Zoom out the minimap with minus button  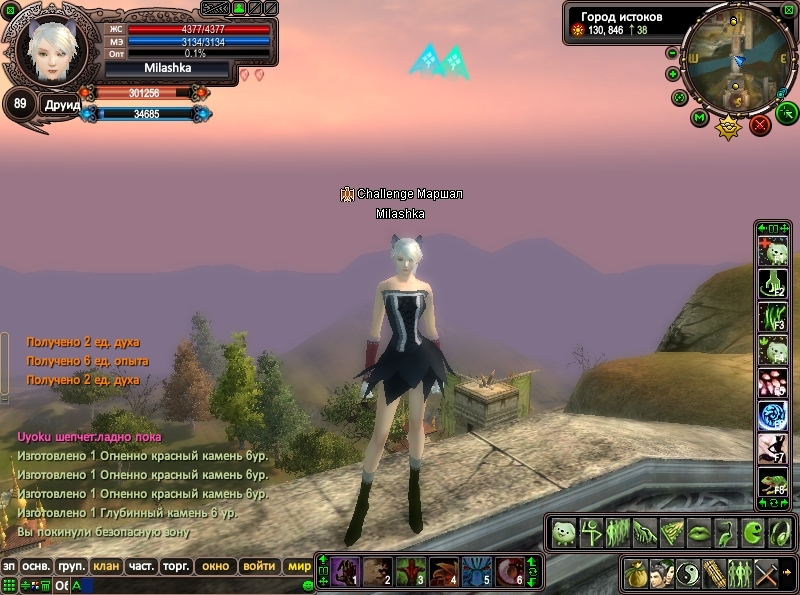click(x=672, y=53)
